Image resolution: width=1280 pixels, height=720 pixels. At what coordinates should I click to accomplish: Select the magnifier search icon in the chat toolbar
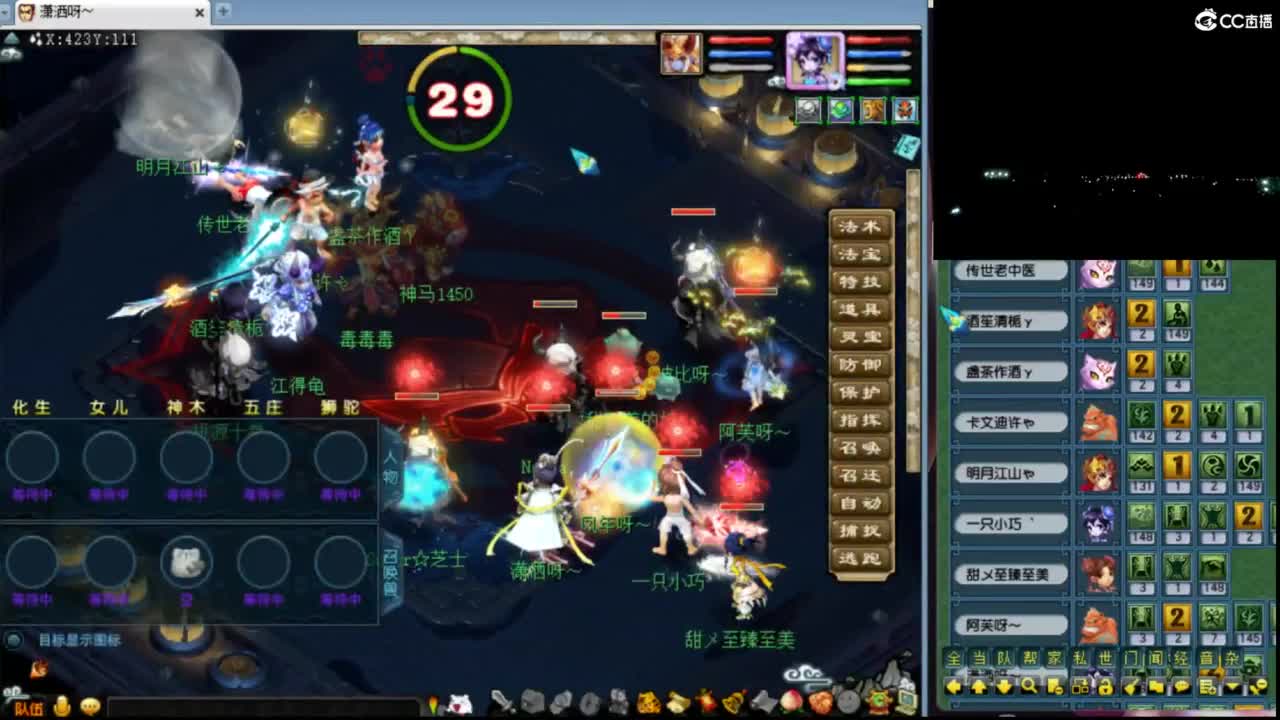[1029, 687]
